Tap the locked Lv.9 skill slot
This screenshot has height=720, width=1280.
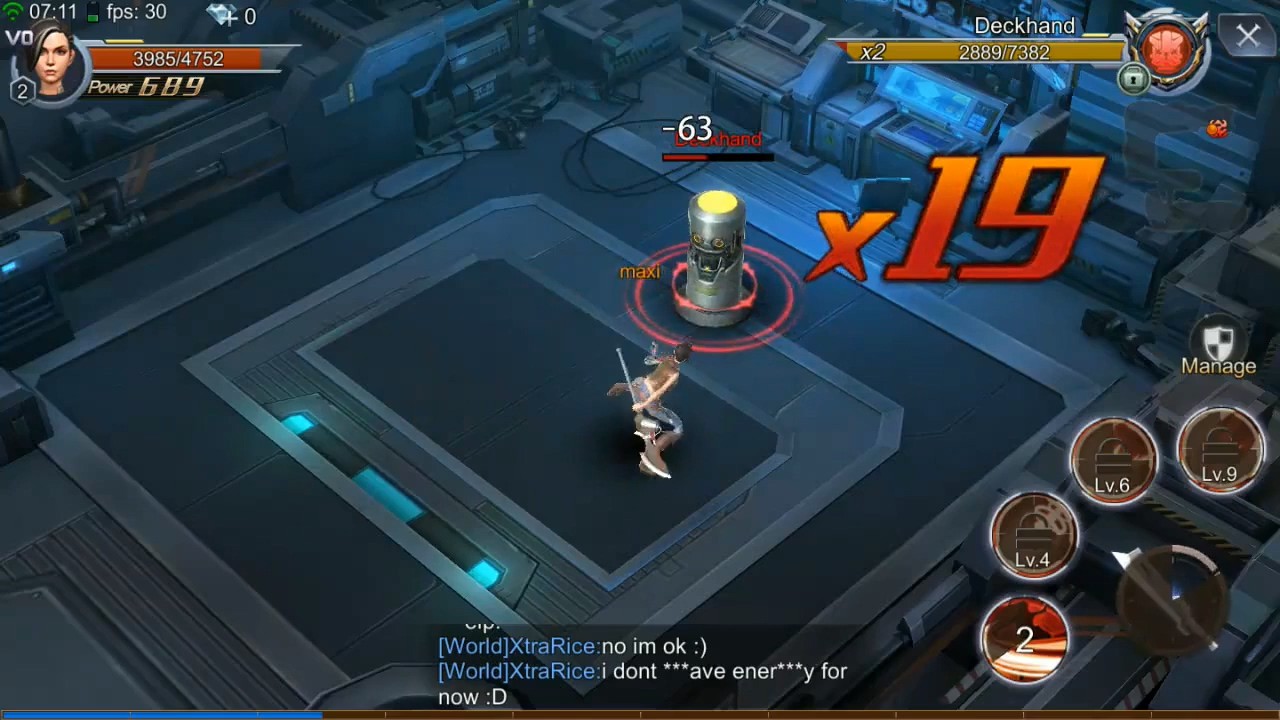point(1219,451)
